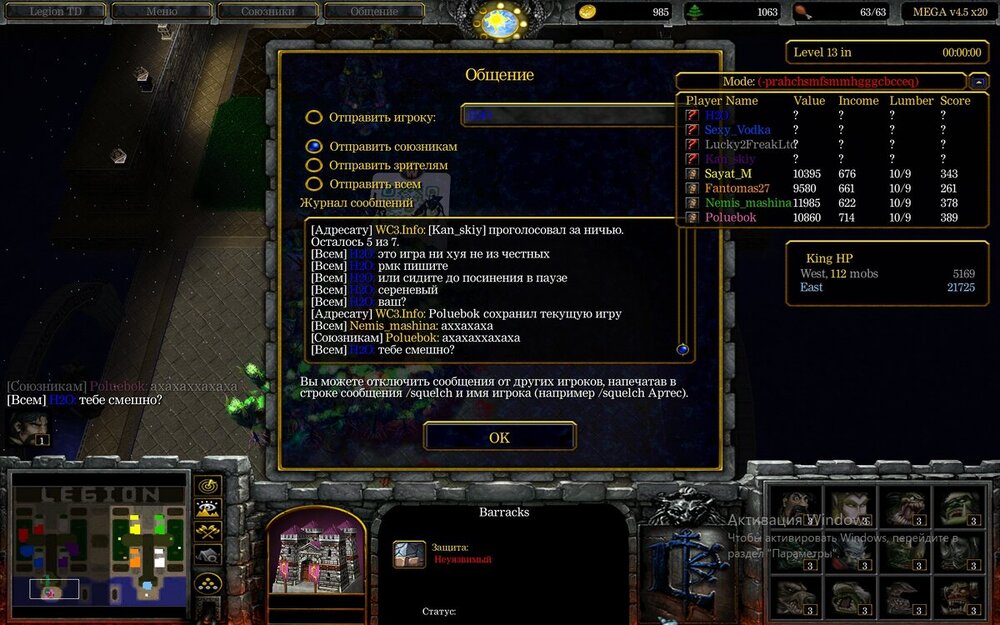1000x625 pixels.
Task: Open the 'Союзники' allies menu
Action: click(267, 12)
